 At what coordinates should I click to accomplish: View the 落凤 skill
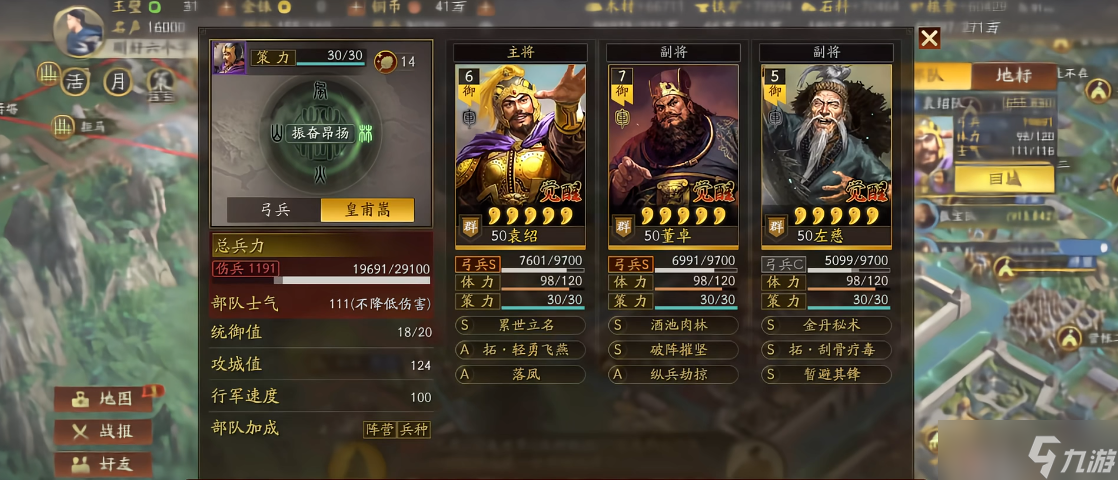pos(520,374)
